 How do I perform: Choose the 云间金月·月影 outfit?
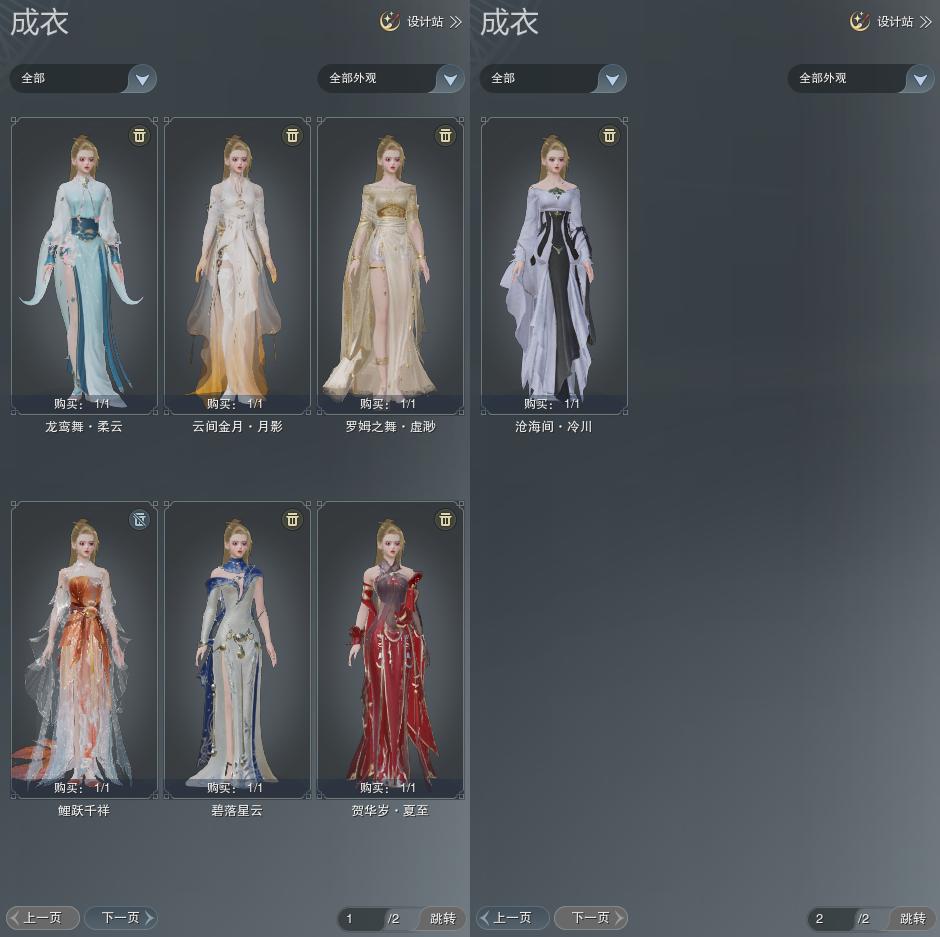click(x=237, y=265)
